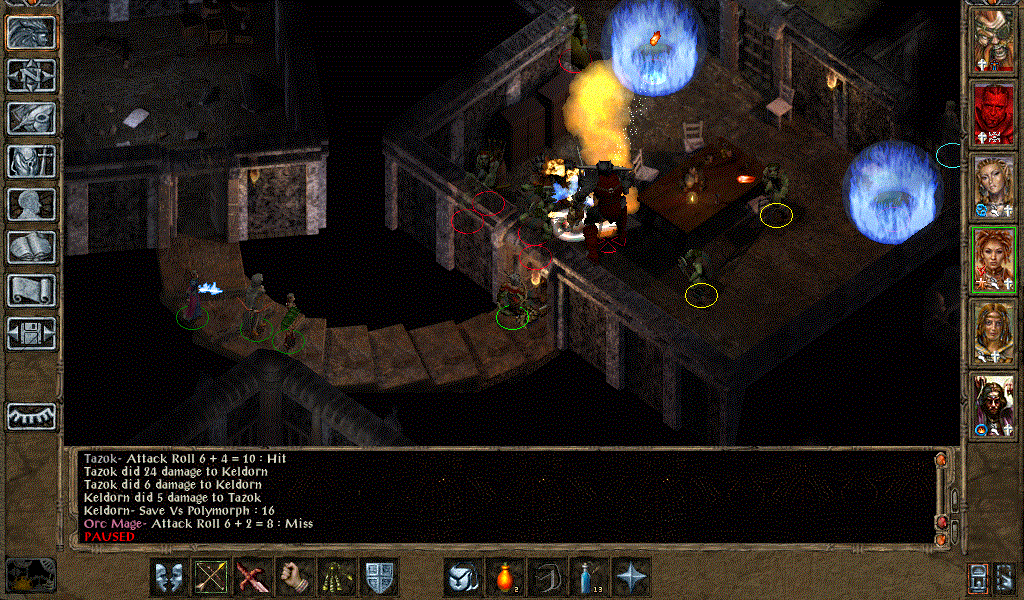Open the character record with the head-profile button

pos(32,204)
